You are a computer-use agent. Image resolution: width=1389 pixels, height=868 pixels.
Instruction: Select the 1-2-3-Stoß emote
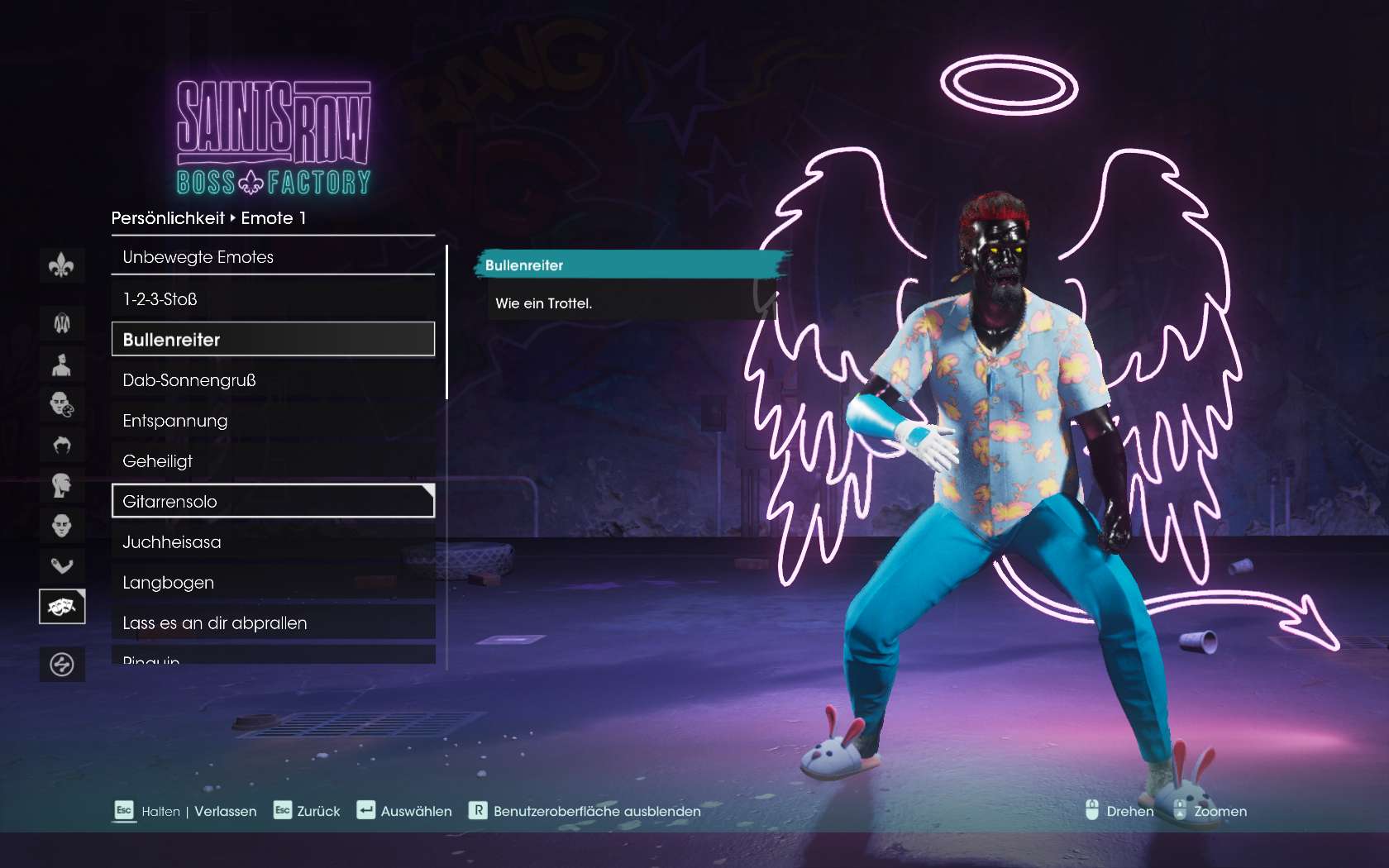point(273,299)
